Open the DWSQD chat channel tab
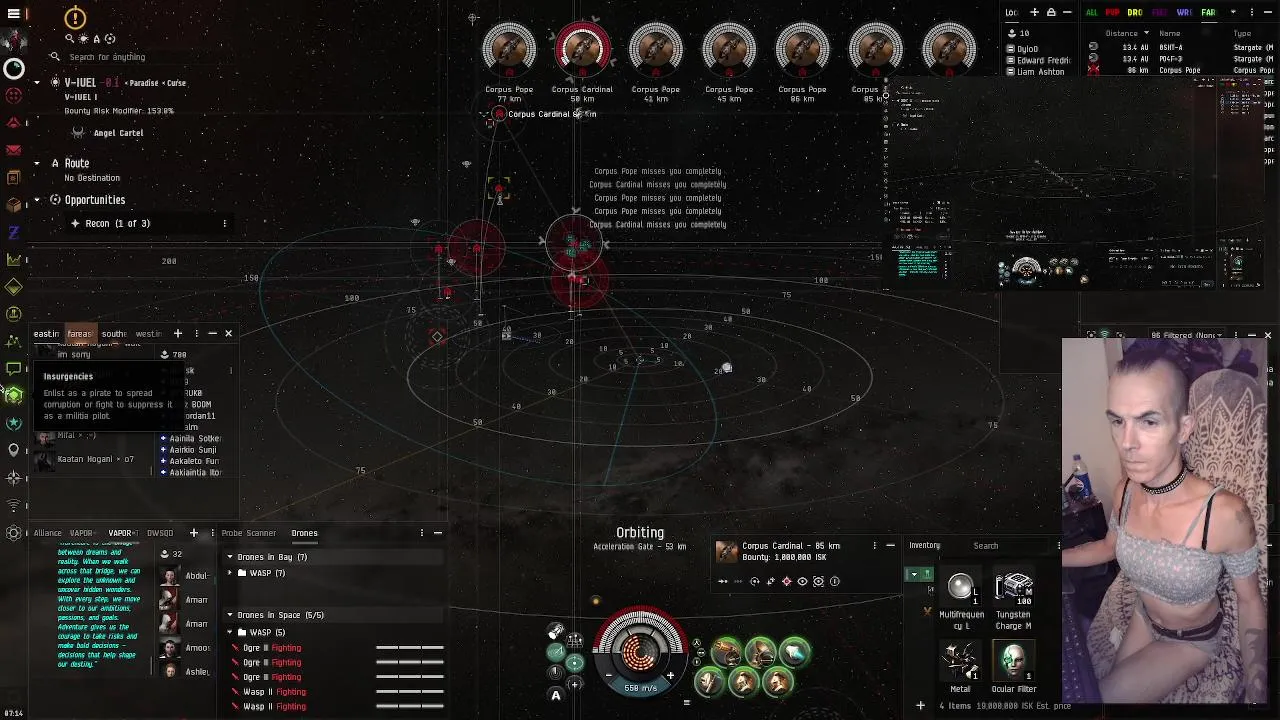Screen dimensions: 1280x720 click(160, 533)
